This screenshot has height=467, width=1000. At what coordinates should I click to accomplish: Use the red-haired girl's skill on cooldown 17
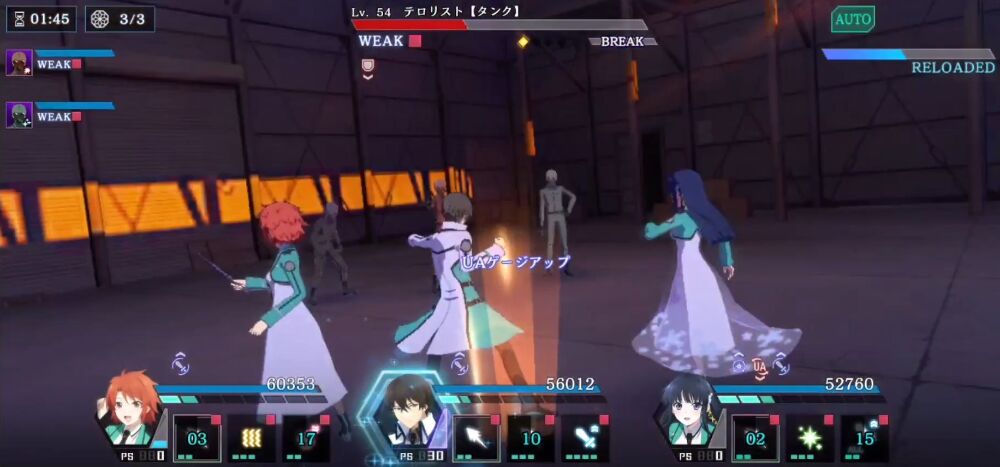(x=306, y=439)
